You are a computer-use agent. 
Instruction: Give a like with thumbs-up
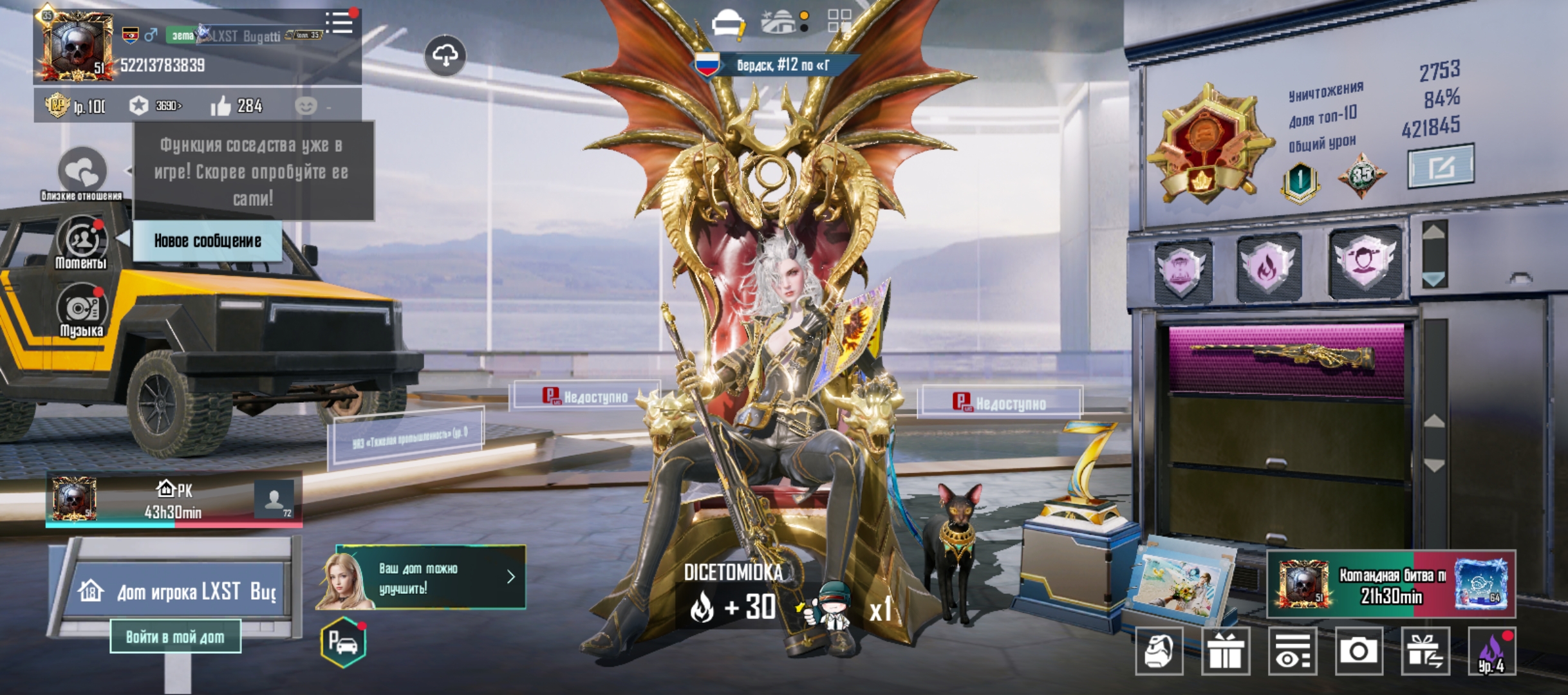[221, 106]
